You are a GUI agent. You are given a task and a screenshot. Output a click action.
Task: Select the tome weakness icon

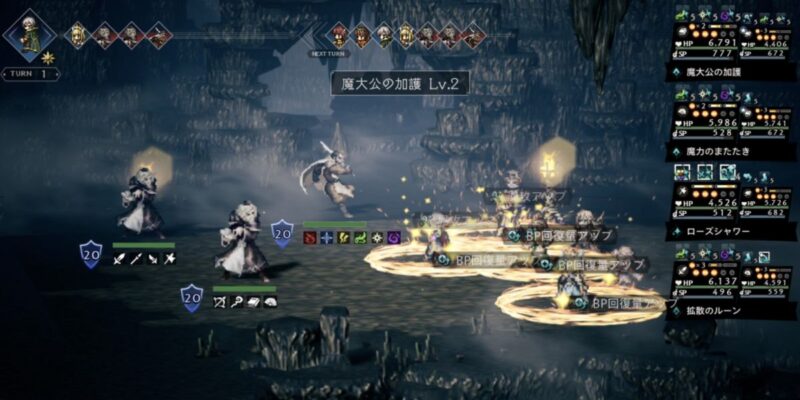point(253,301)
